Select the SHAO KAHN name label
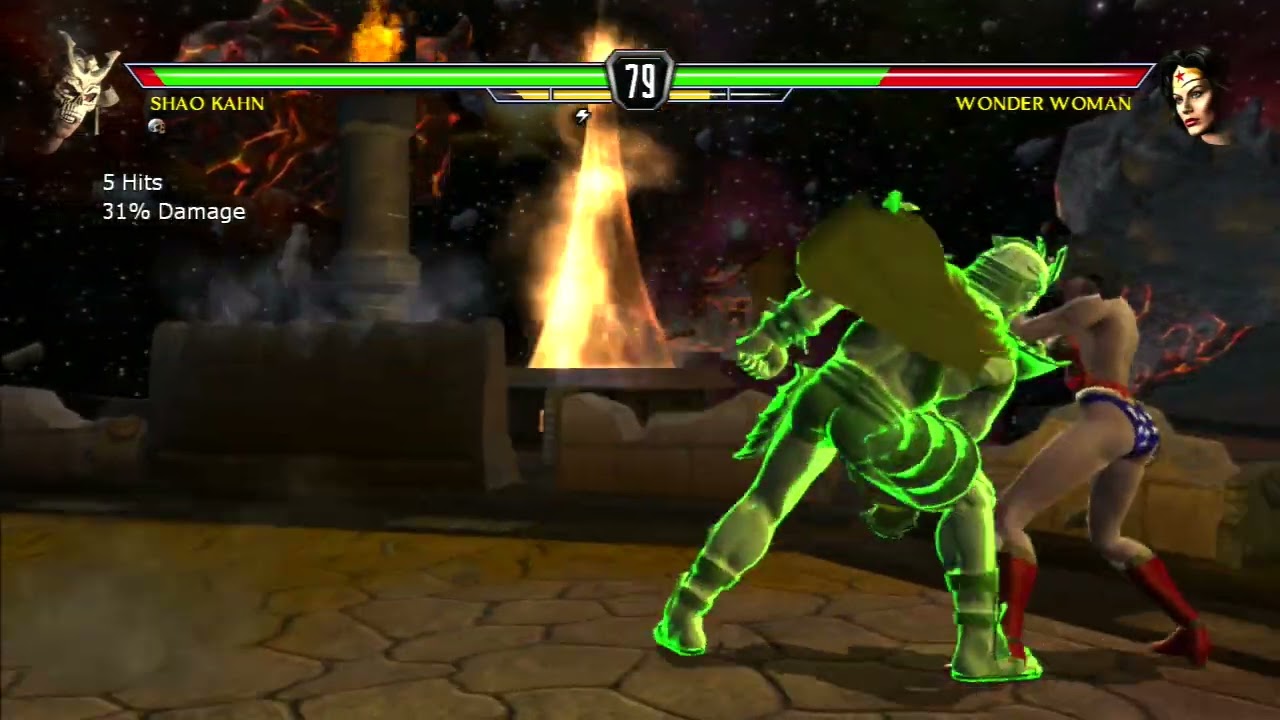This screenshot has height=720, width=1280. pos(206,104)
